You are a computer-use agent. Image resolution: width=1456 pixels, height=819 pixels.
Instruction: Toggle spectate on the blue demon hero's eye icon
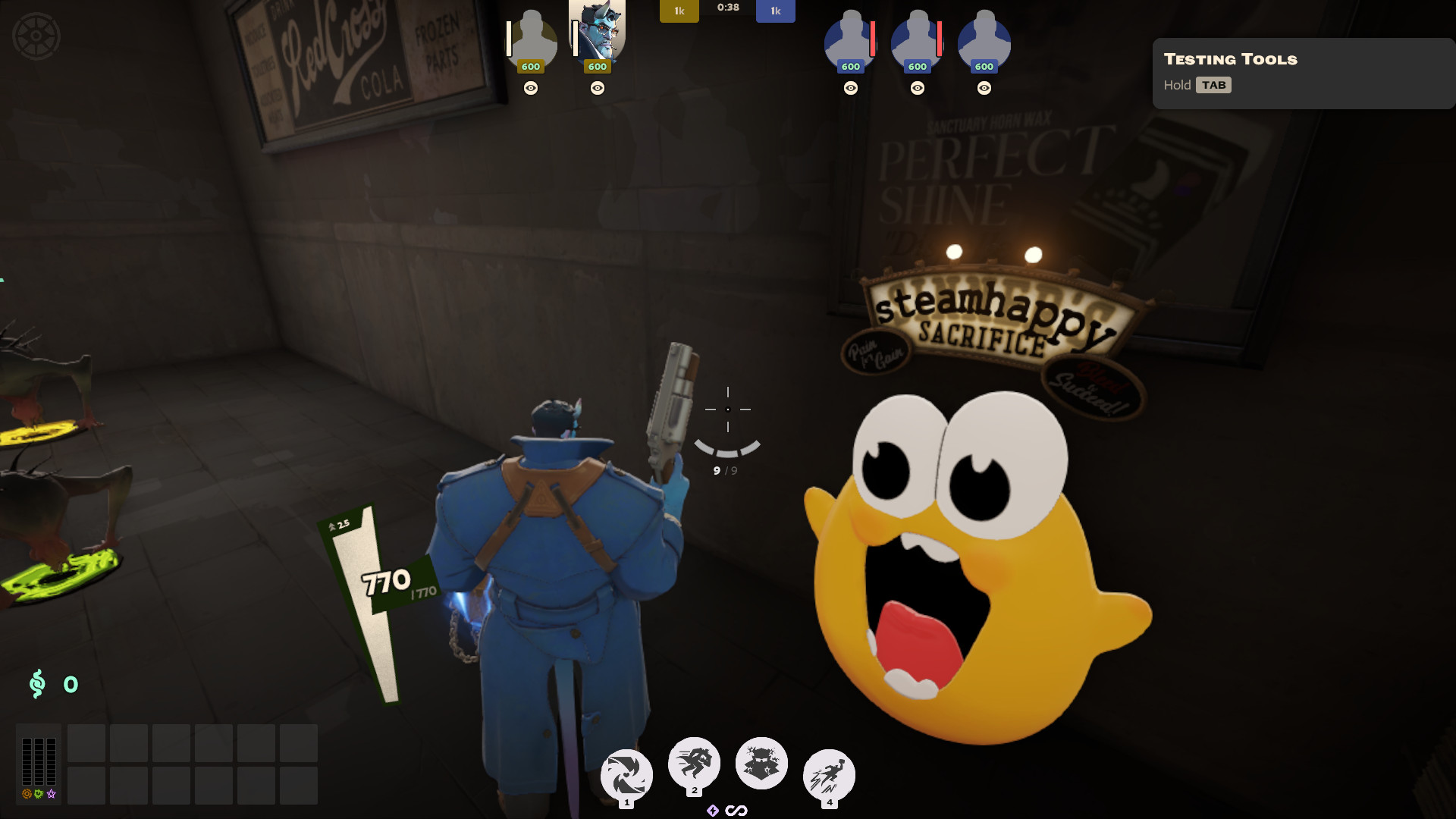click(598, 89)
